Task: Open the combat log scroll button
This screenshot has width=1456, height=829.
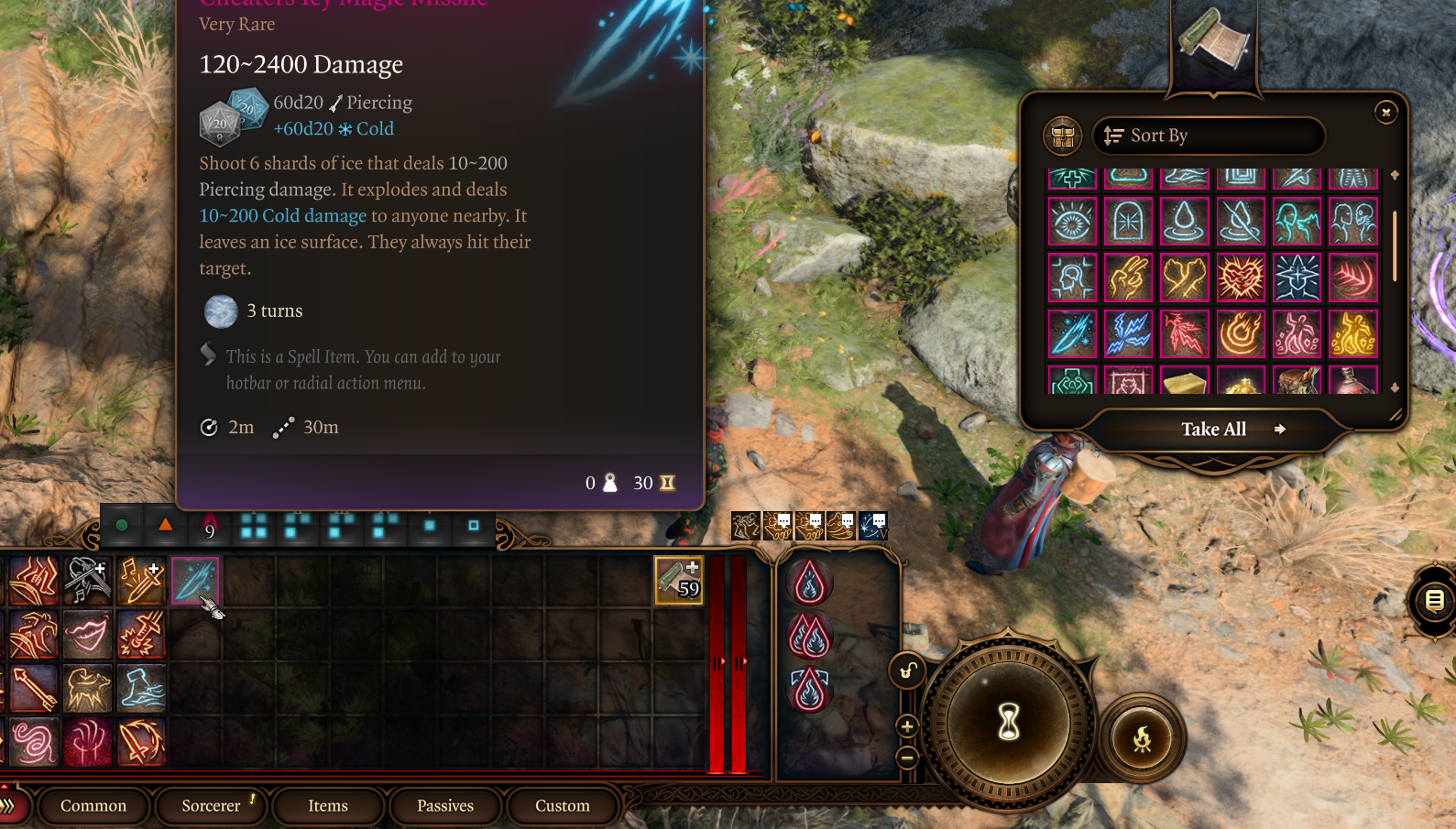Action: 1434,601
